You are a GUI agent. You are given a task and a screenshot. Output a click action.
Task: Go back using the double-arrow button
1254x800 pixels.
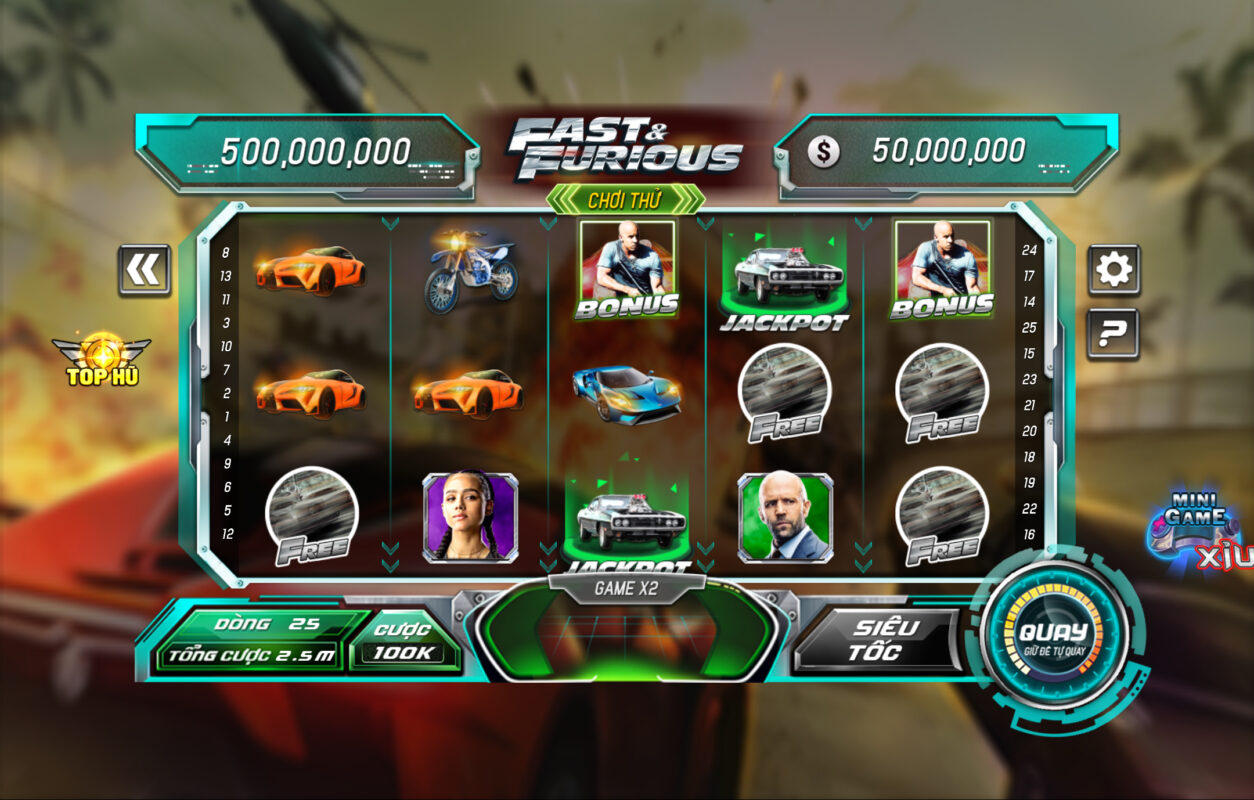144,270
